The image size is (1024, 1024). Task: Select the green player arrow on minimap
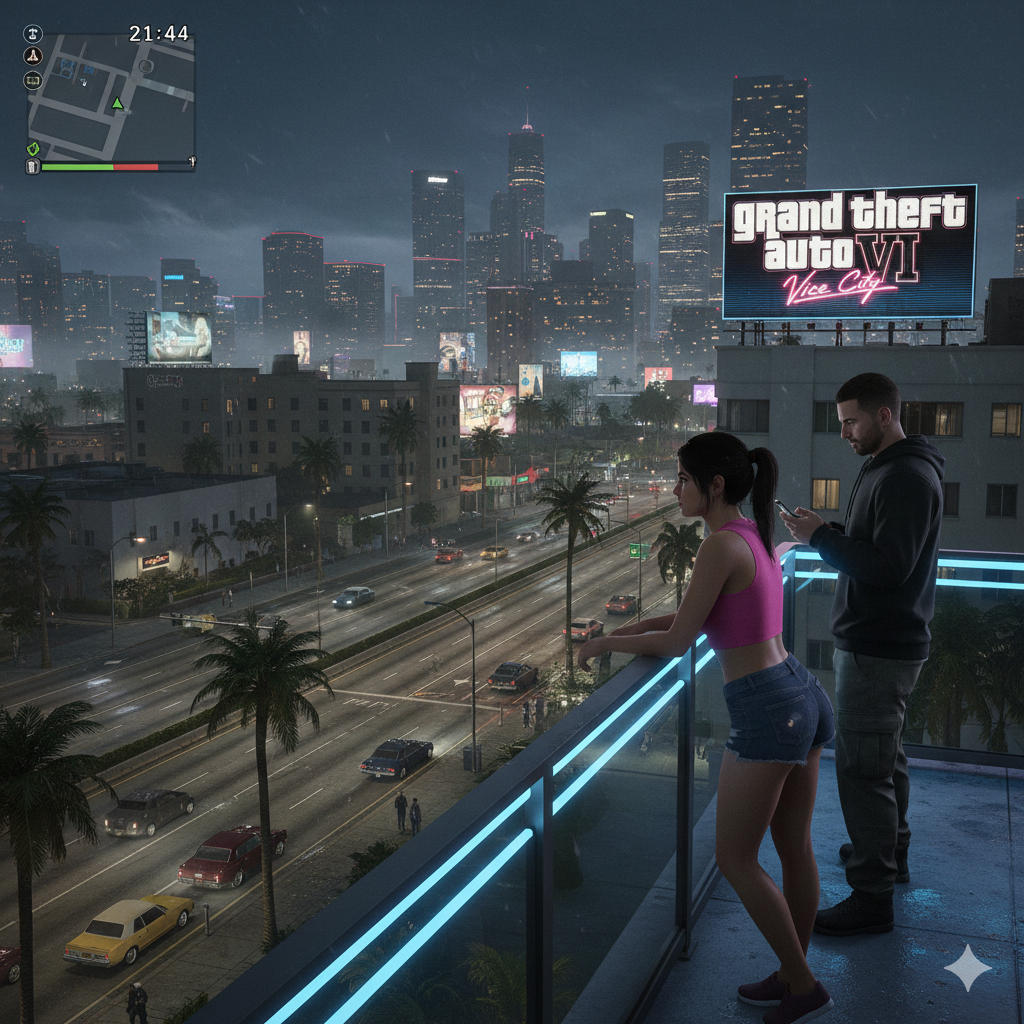point(117,103)
